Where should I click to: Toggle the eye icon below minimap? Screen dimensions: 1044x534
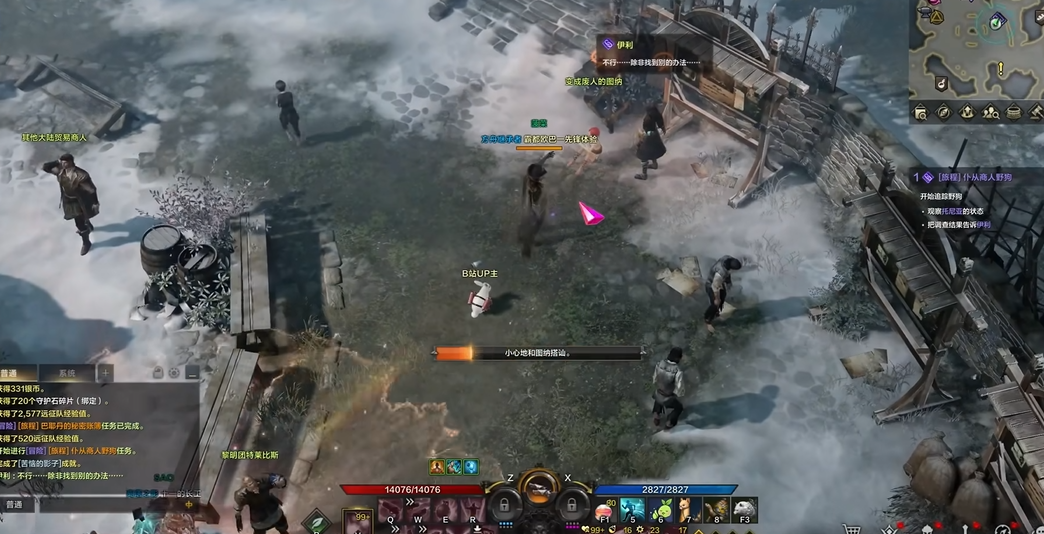[x=942, y=112]
